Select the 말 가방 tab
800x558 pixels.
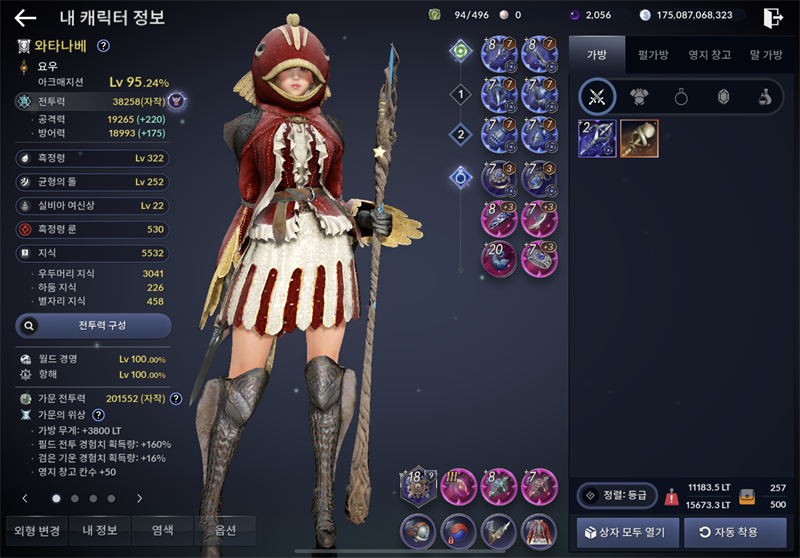(767, 55)
